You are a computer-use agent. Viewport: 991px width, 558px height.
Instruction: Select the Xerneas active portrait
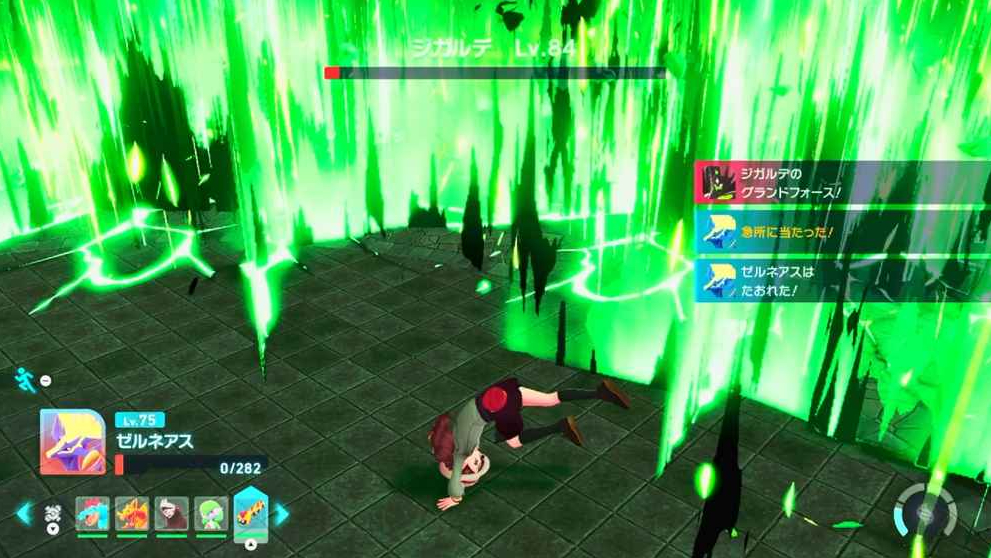coord(72,441)
